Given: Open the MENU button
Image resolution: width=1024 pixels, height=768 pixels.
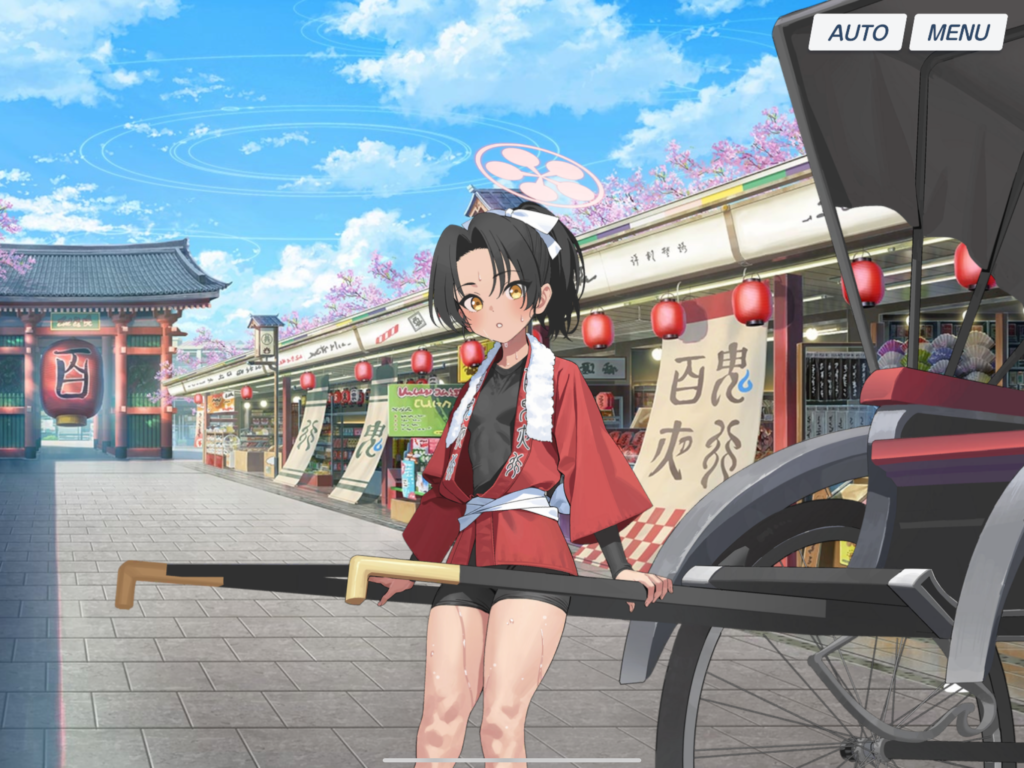Looking at the screenshot, I should coord(957,32).
